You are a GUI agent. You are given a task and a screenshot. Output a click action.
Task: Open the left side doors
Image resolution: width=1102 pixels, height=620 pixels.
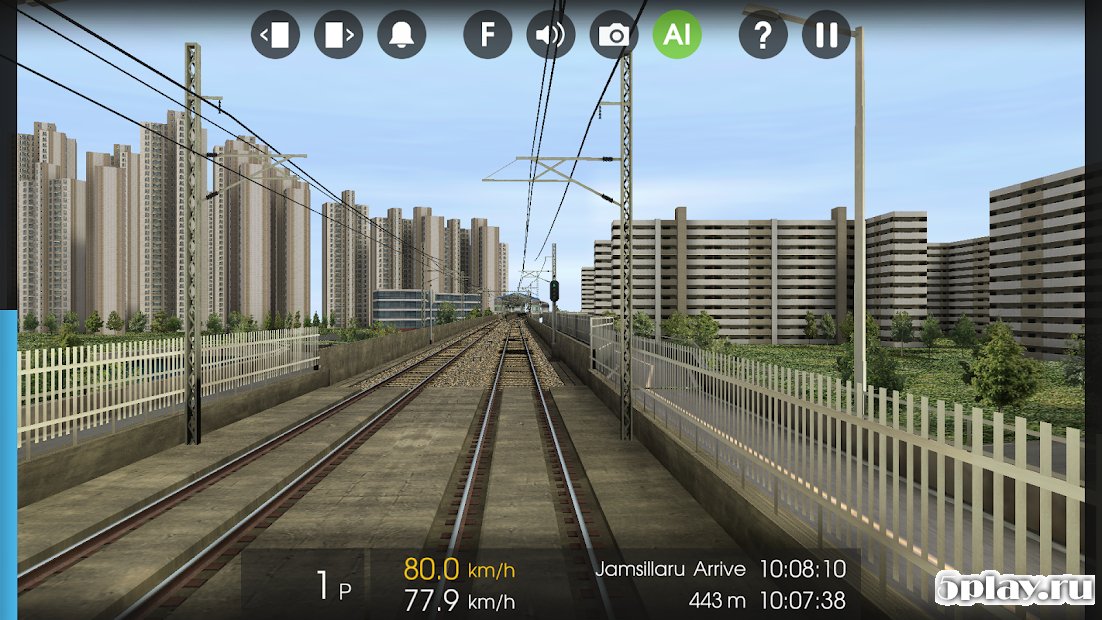[x=275, y=35]
